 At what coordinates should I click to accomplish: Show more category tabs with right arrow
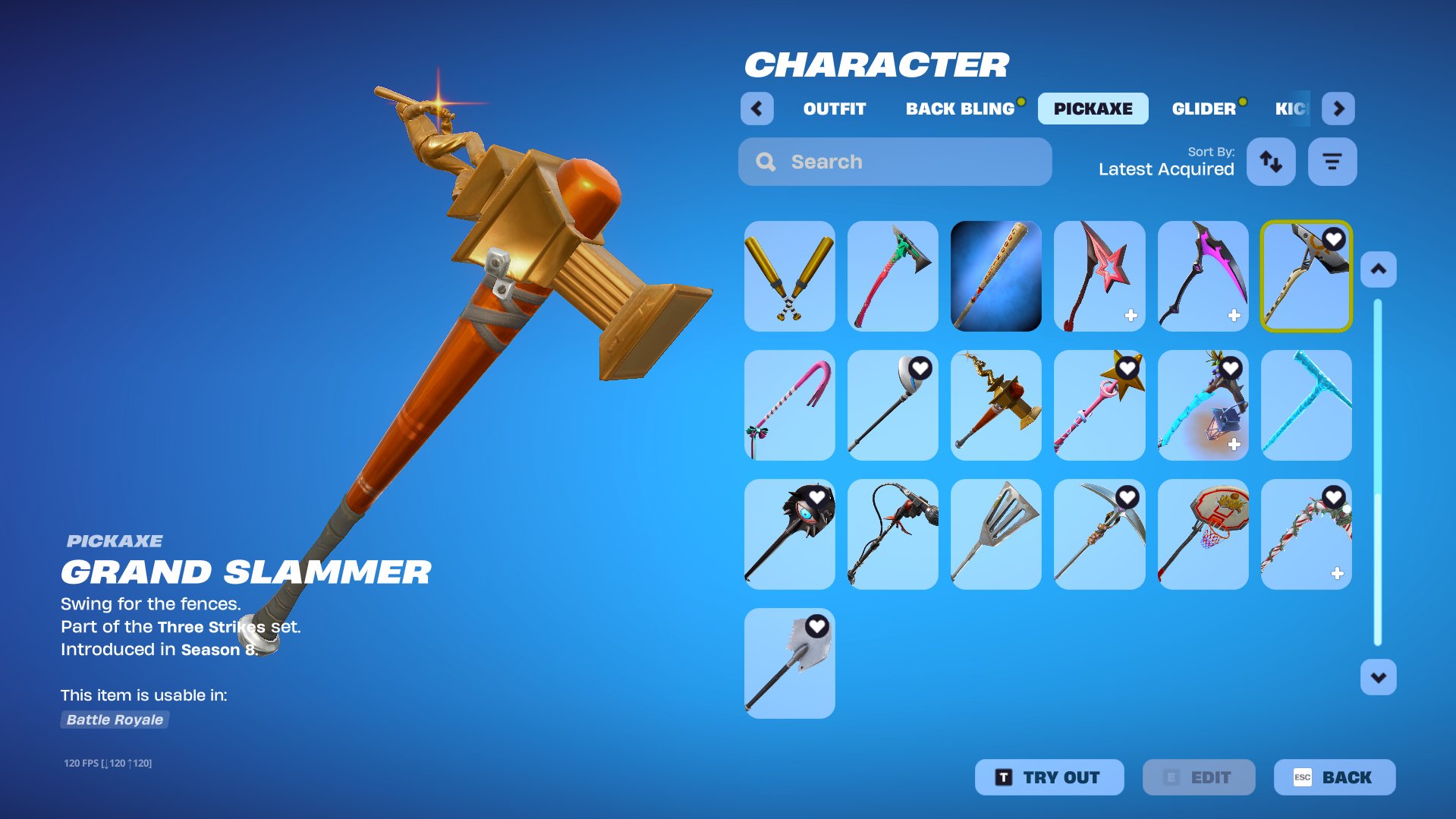[1338, 109]
